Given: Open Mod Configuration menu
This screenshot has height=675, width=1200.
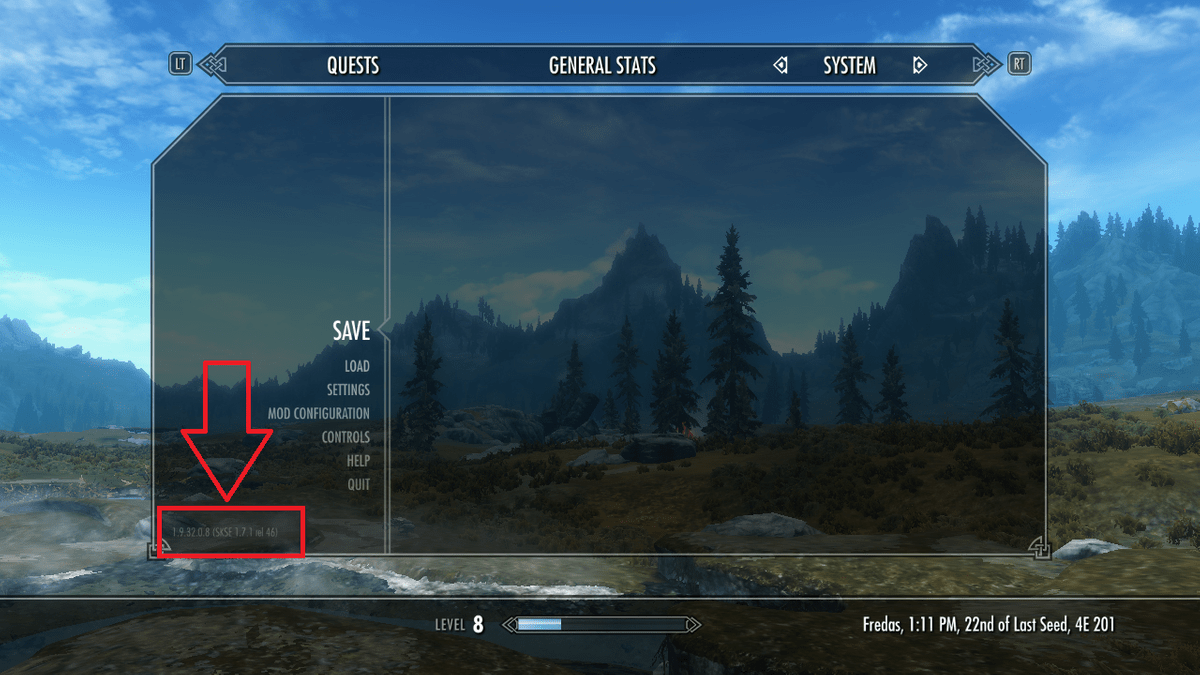Looking at the screenshot, I should (318, 414).
